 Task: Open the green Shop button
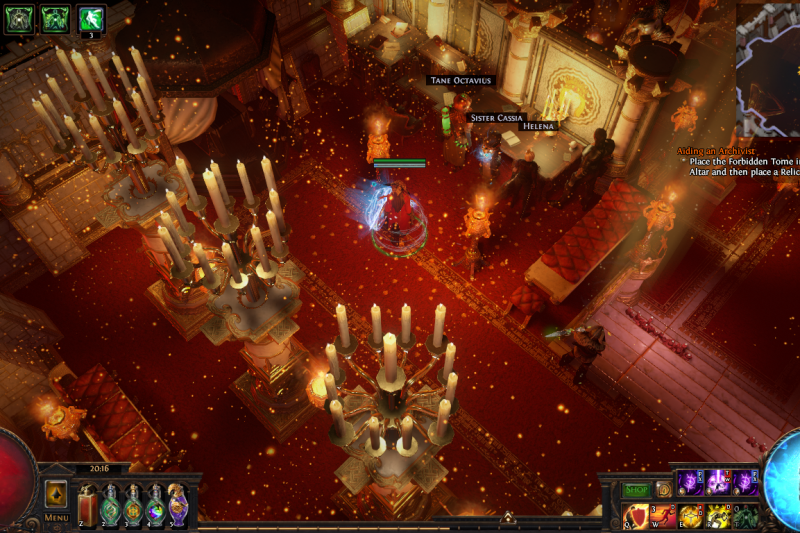coord(636,490)
